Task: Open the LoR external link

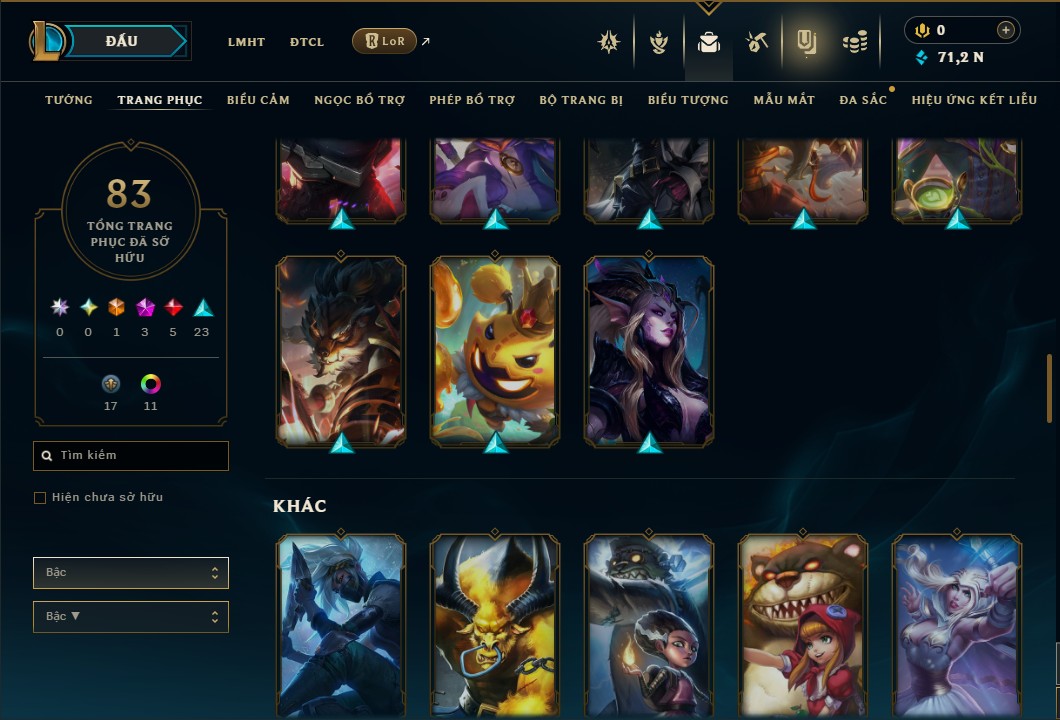Action: (x=385, y=41)
